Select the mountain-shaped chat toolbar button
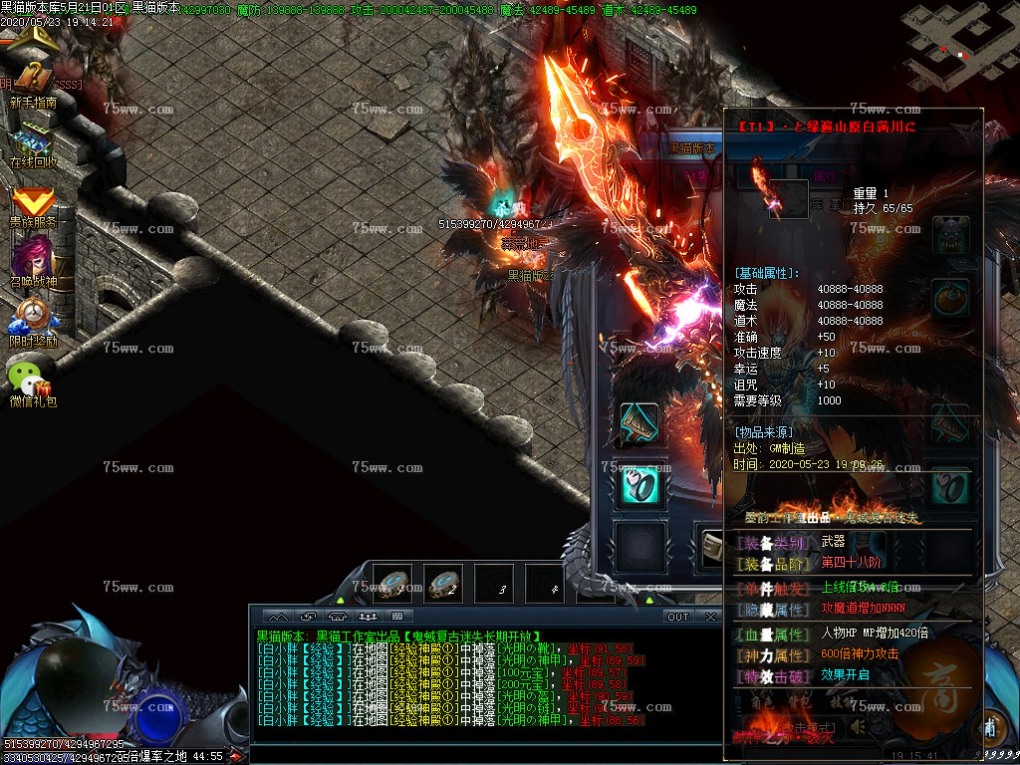1020x765 pixels. click(278, 617)
